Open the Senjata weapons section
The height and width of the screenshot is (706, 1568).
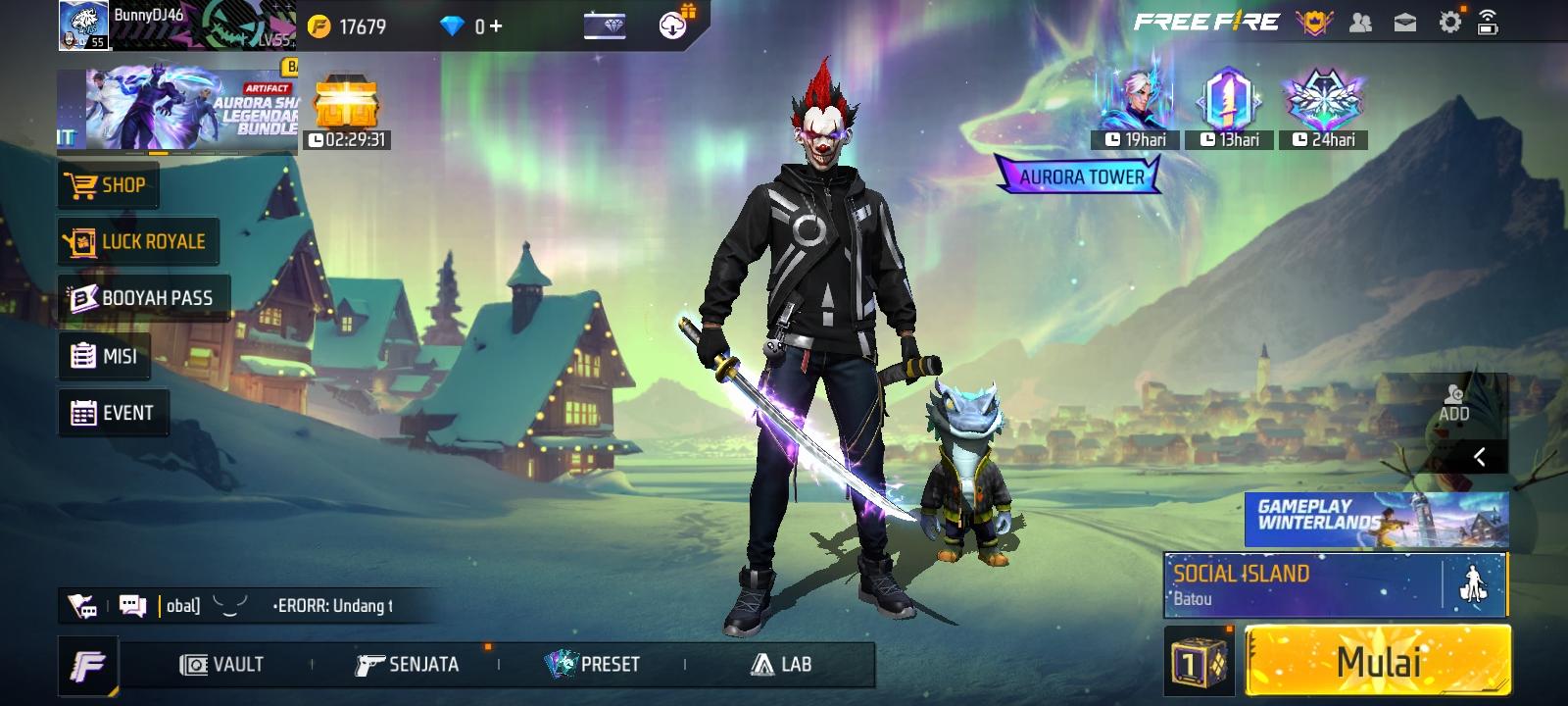coord(407,665)
